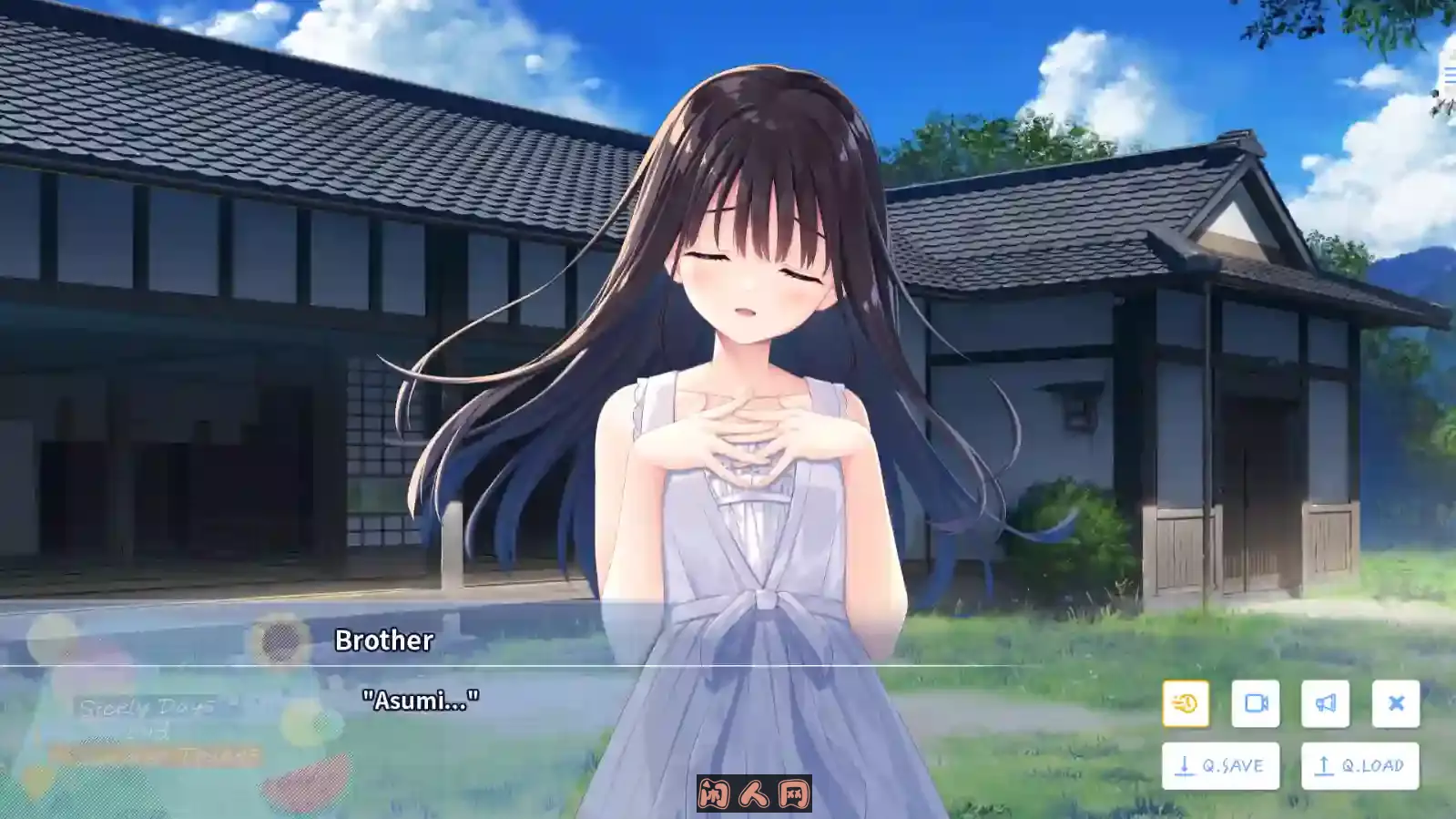The width and height of the screenshot is (1456, 819).
Task: Advance dialogue by clicking the Asumi text
Action: pos(421,701)
